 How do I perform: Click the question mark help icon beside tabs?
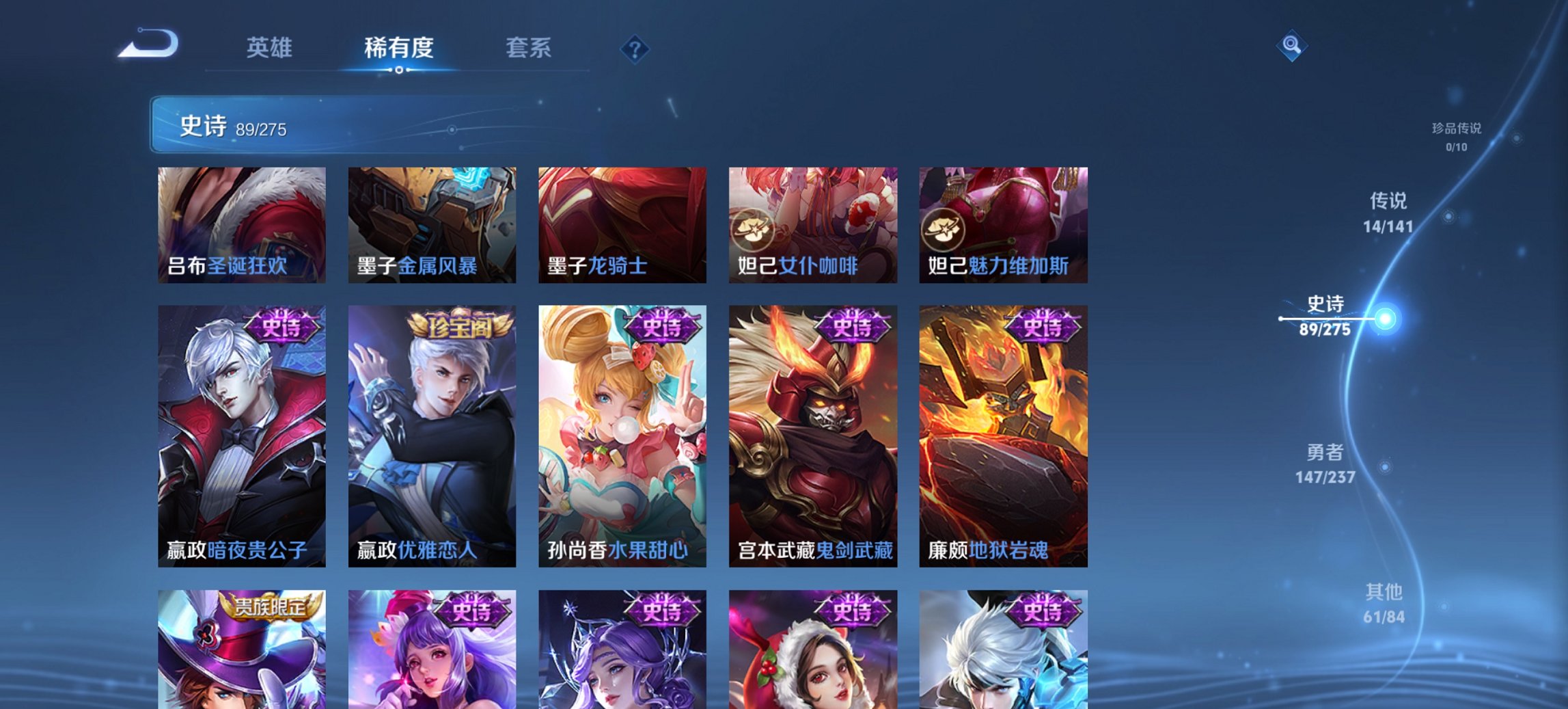pyautogui.click(x=635, y=48)
